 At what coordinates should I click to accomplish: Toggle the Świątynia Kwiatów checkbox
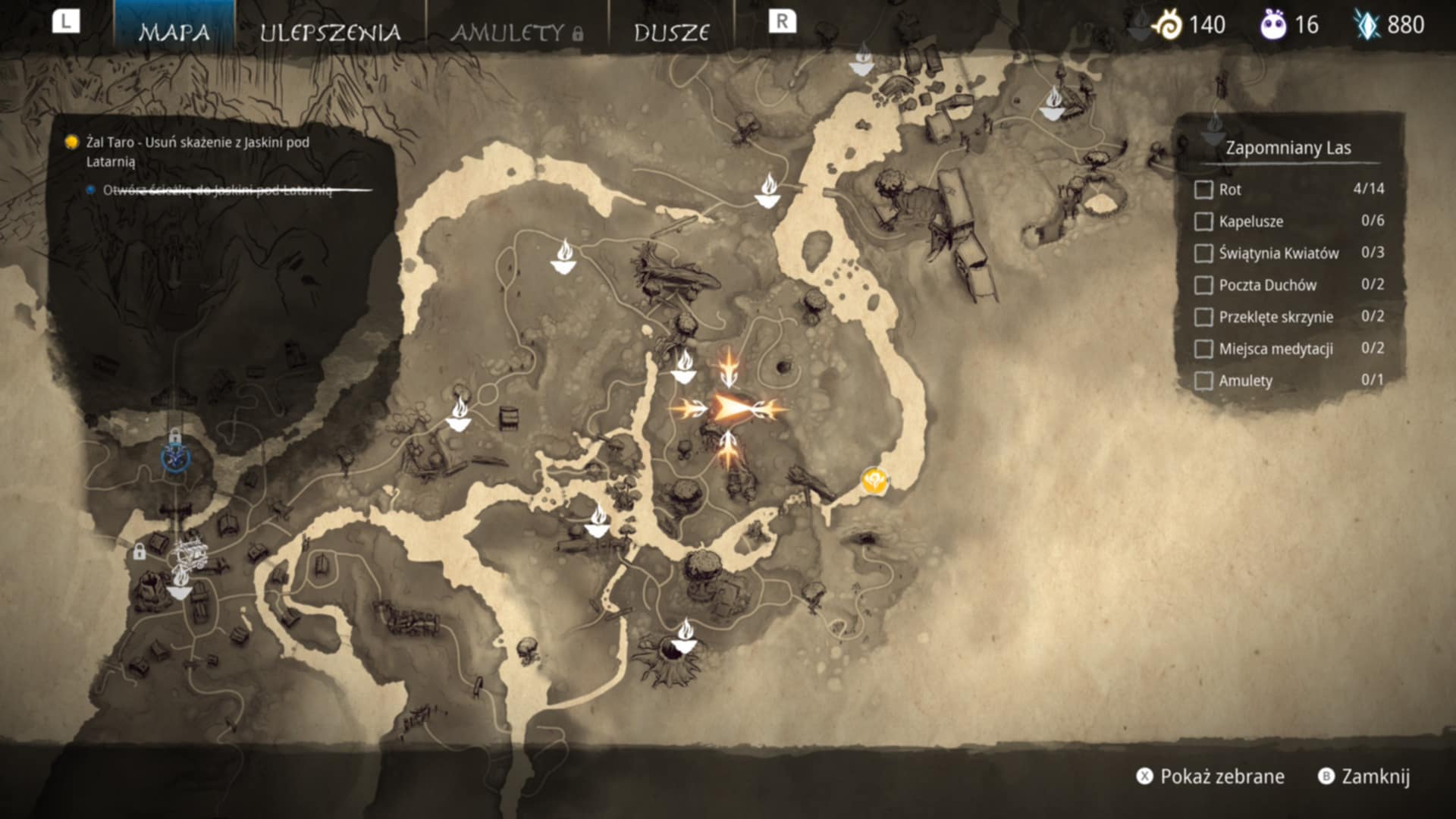point(1203,253)
